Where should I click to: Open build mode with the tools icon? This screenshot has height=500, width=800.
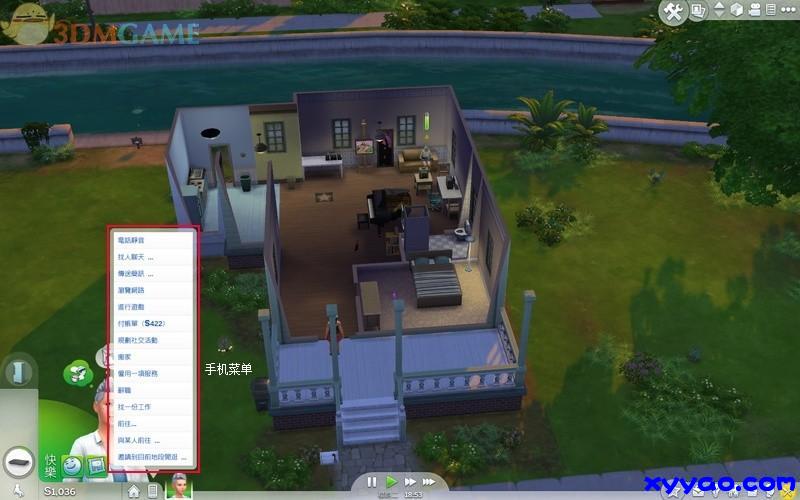click(x=673, y=12)
